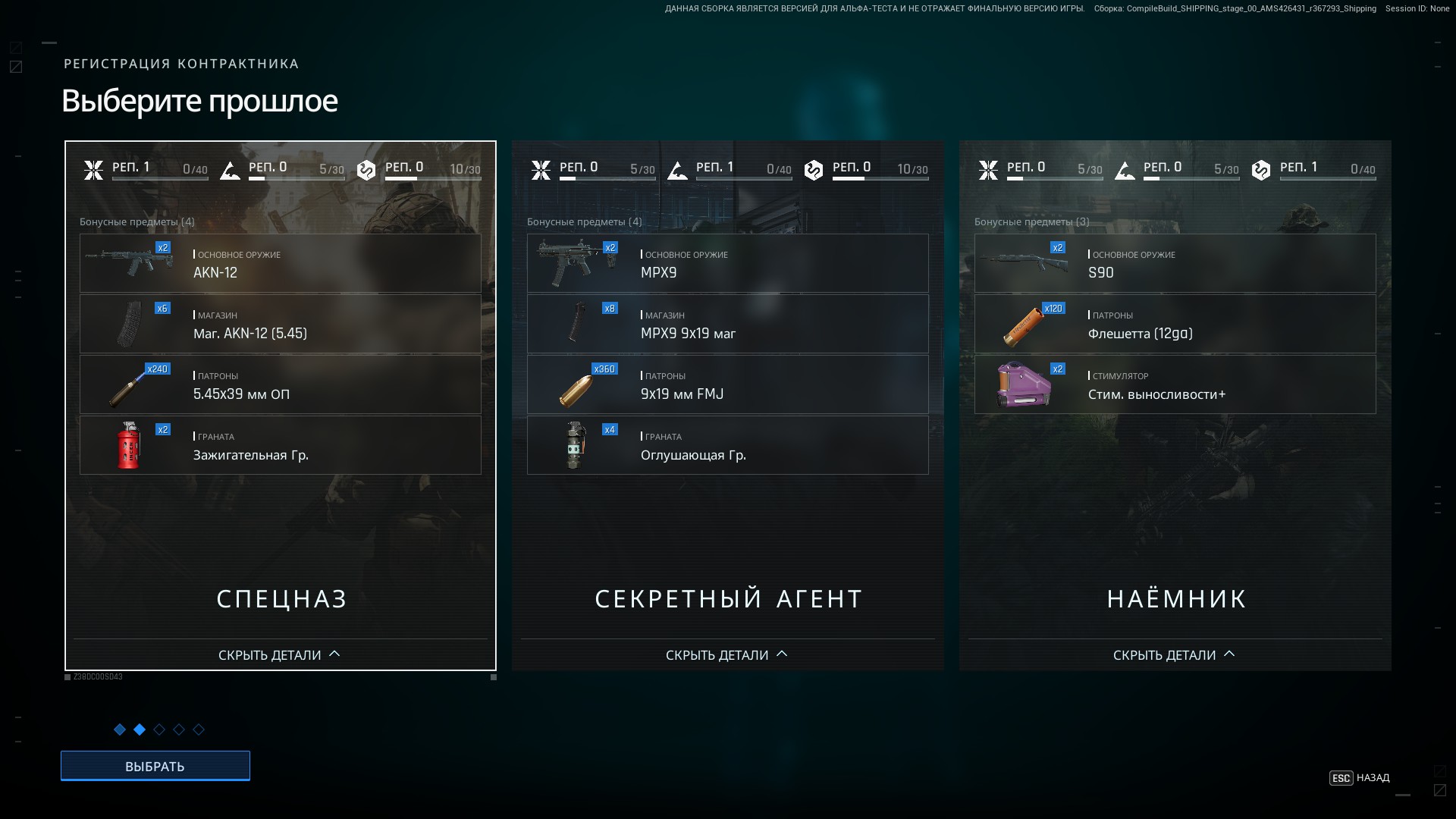Click the Зажигательная Гр. grenade item
Screen dimensions: 1456x819
coord(281,445)
